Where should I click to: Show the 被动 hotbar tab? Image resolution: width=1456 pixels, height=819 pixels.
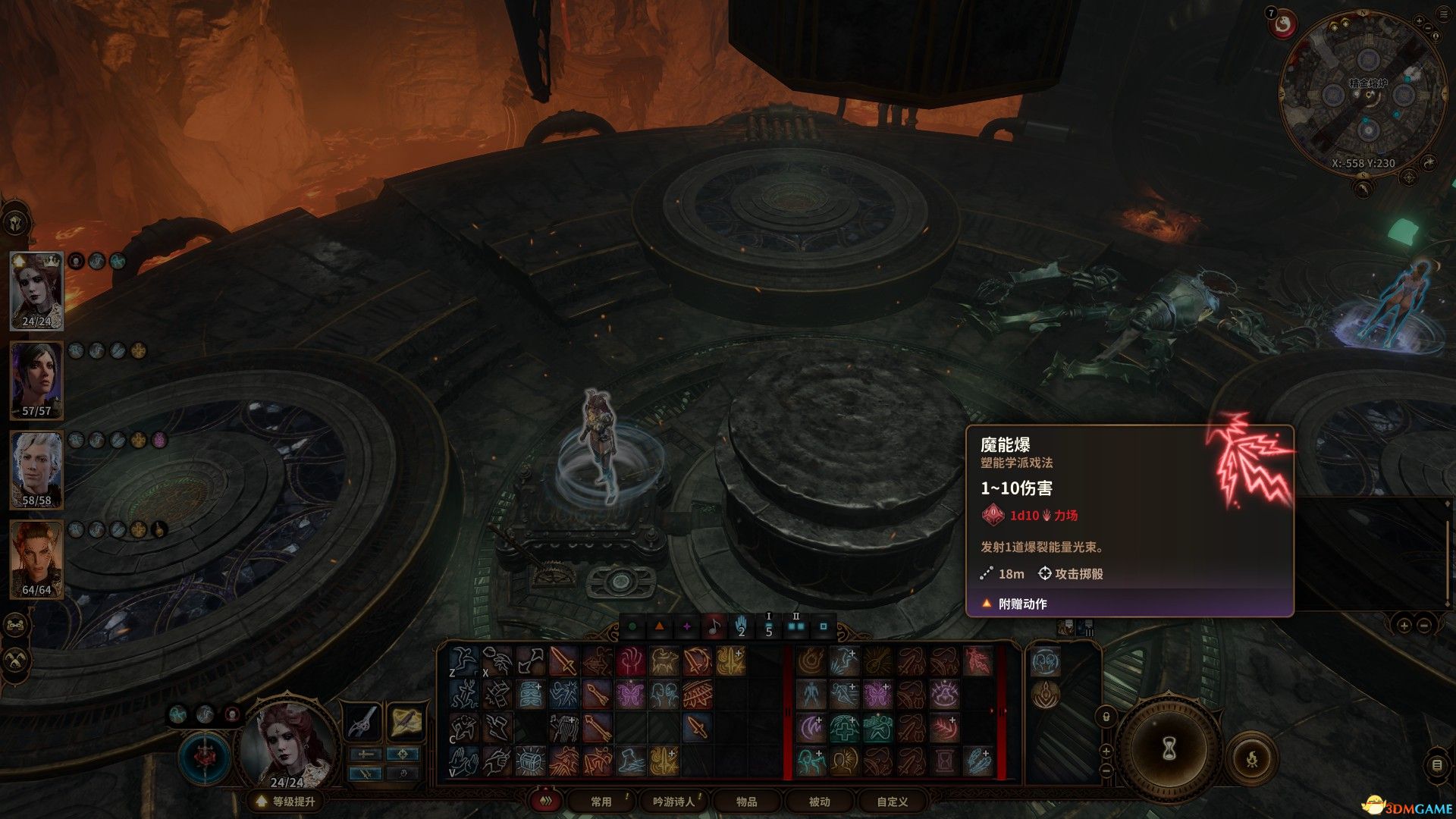[819, 802]
